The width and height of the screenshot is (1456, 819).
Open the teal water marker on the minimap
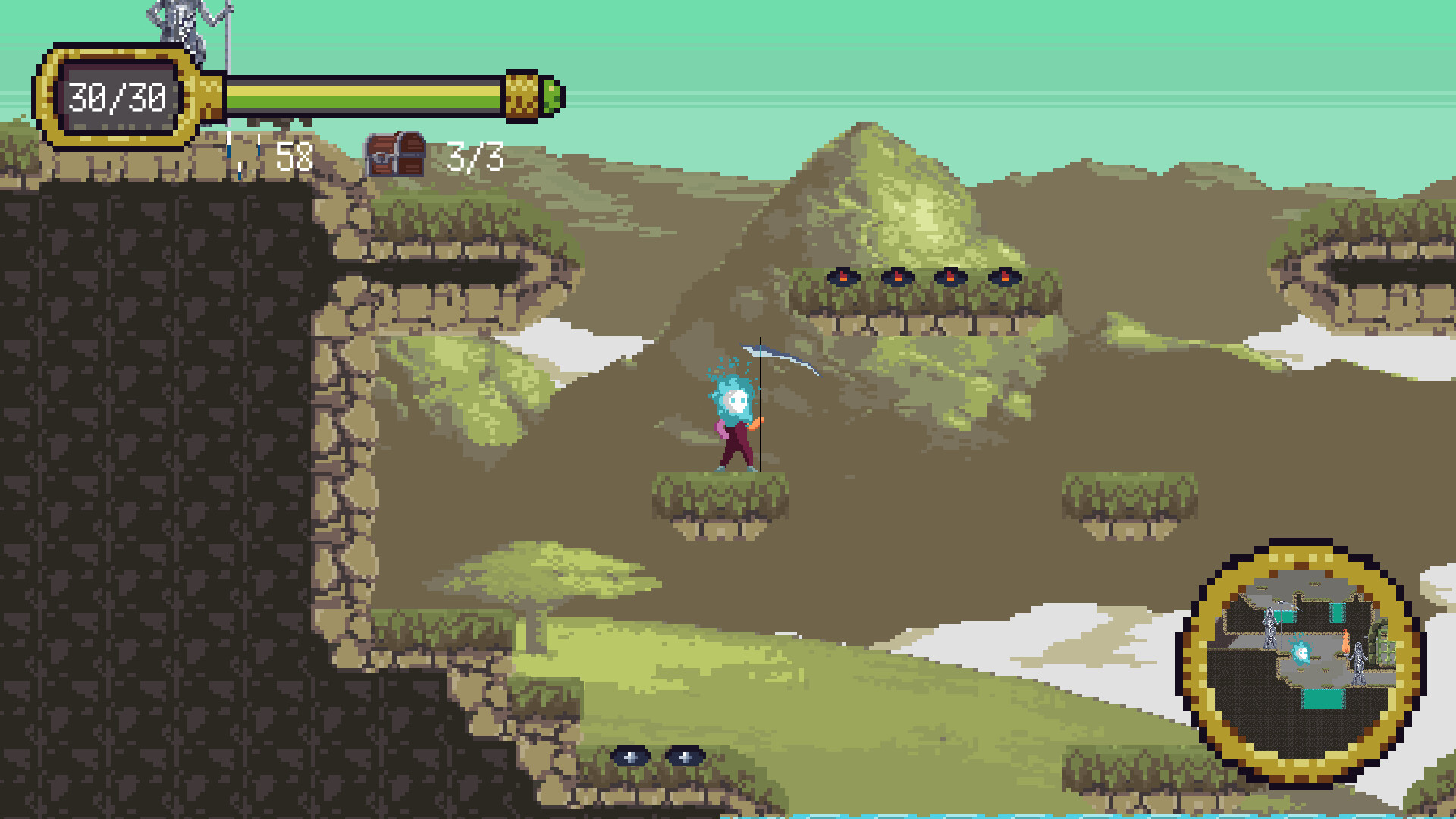point(1323,698)
